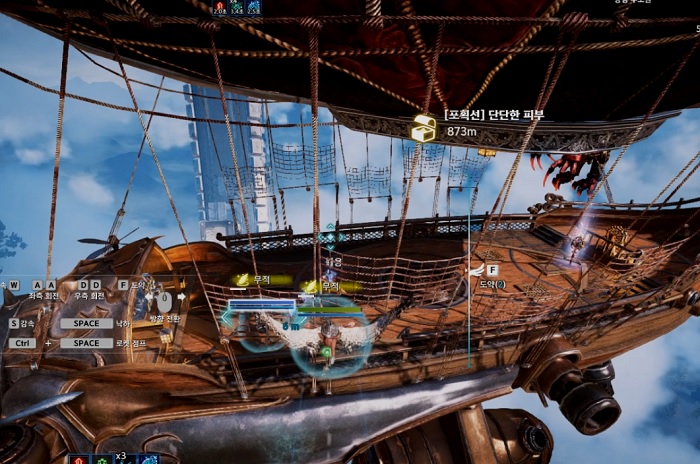This screenshot has height=464, width=700.
Task: Inspect the blue buff icon showing 2.5 seconds
Action: (x=254, y=7)
